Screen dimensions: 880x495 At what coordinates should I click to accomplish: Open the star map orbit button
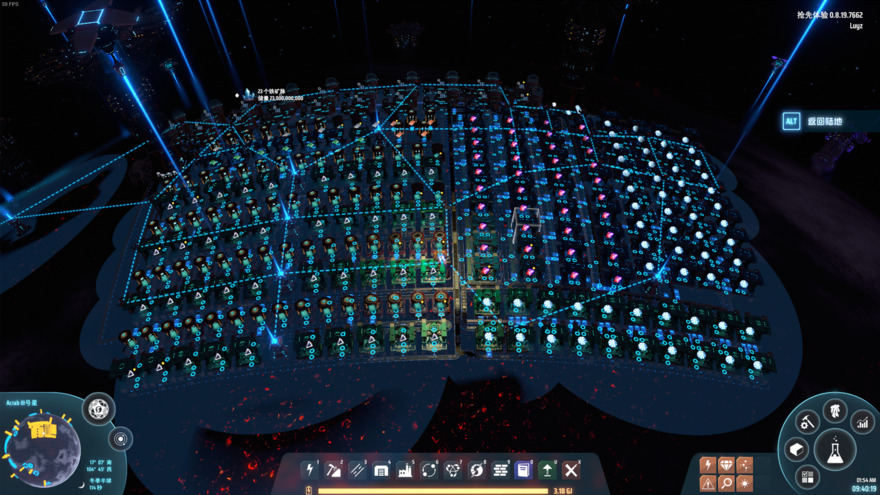click(121, 439)
